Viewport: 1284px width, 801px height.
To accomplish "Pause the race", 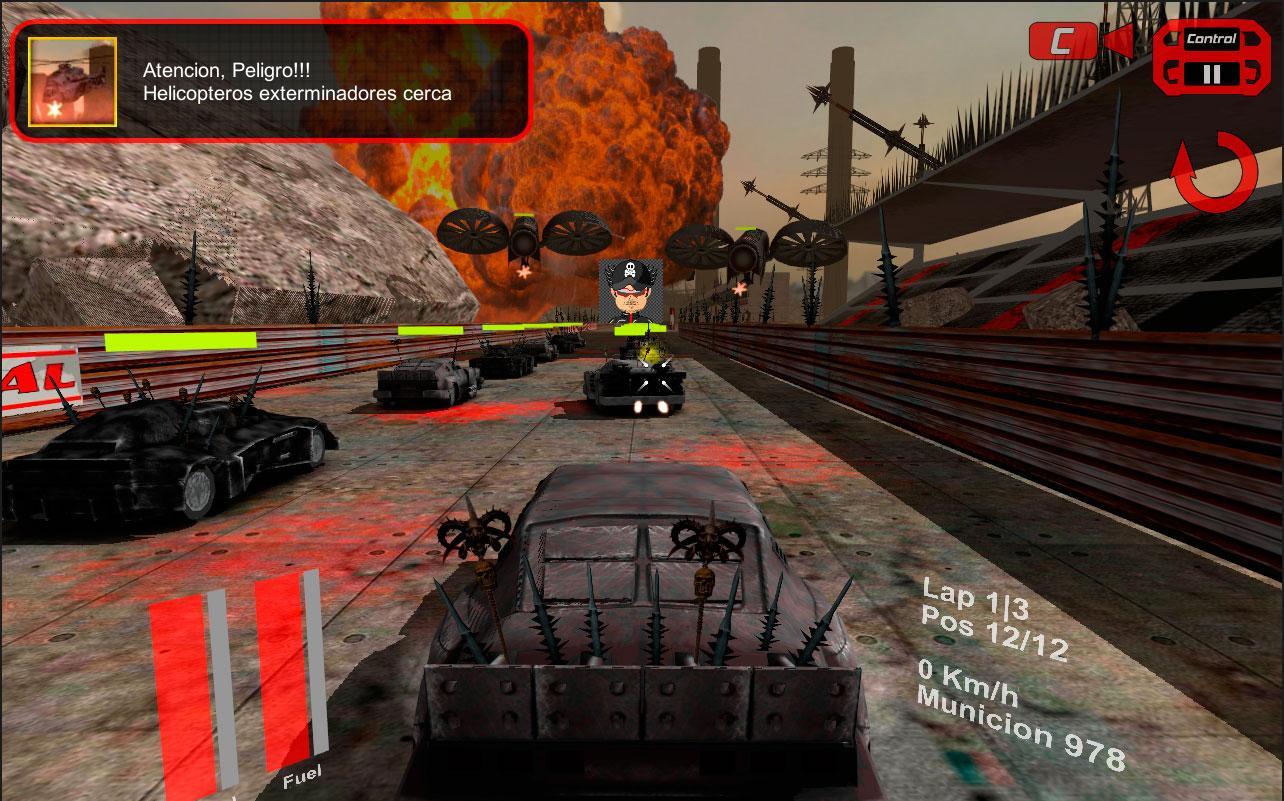I will (x=1211, y=73).
